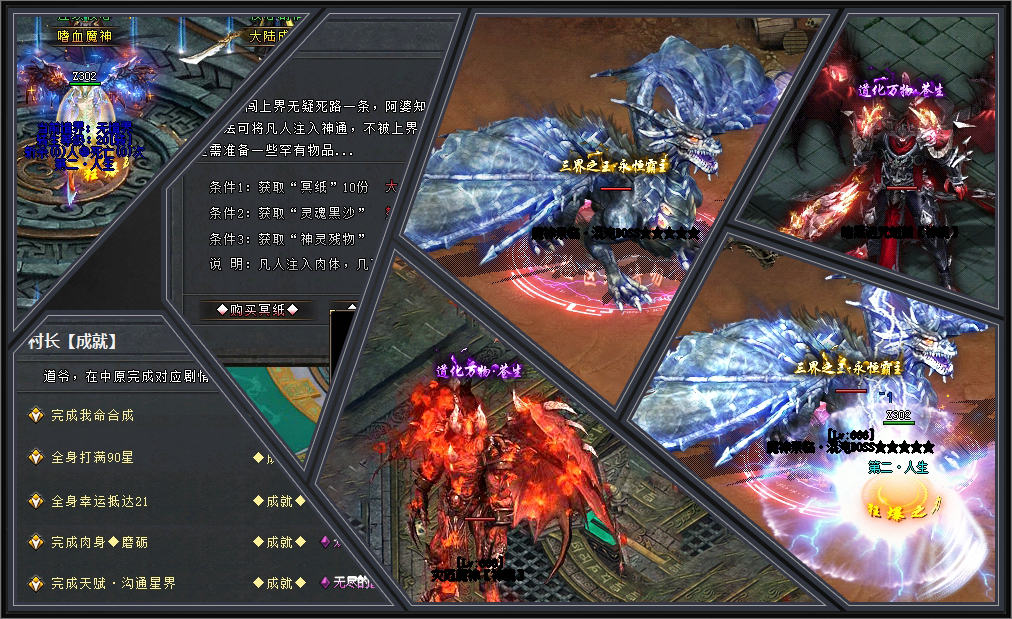This screenshot has height=619, width=1012.
Task: Pick the 完成天赋·沟通星界 achievement entry
Action: coord(113,583)
